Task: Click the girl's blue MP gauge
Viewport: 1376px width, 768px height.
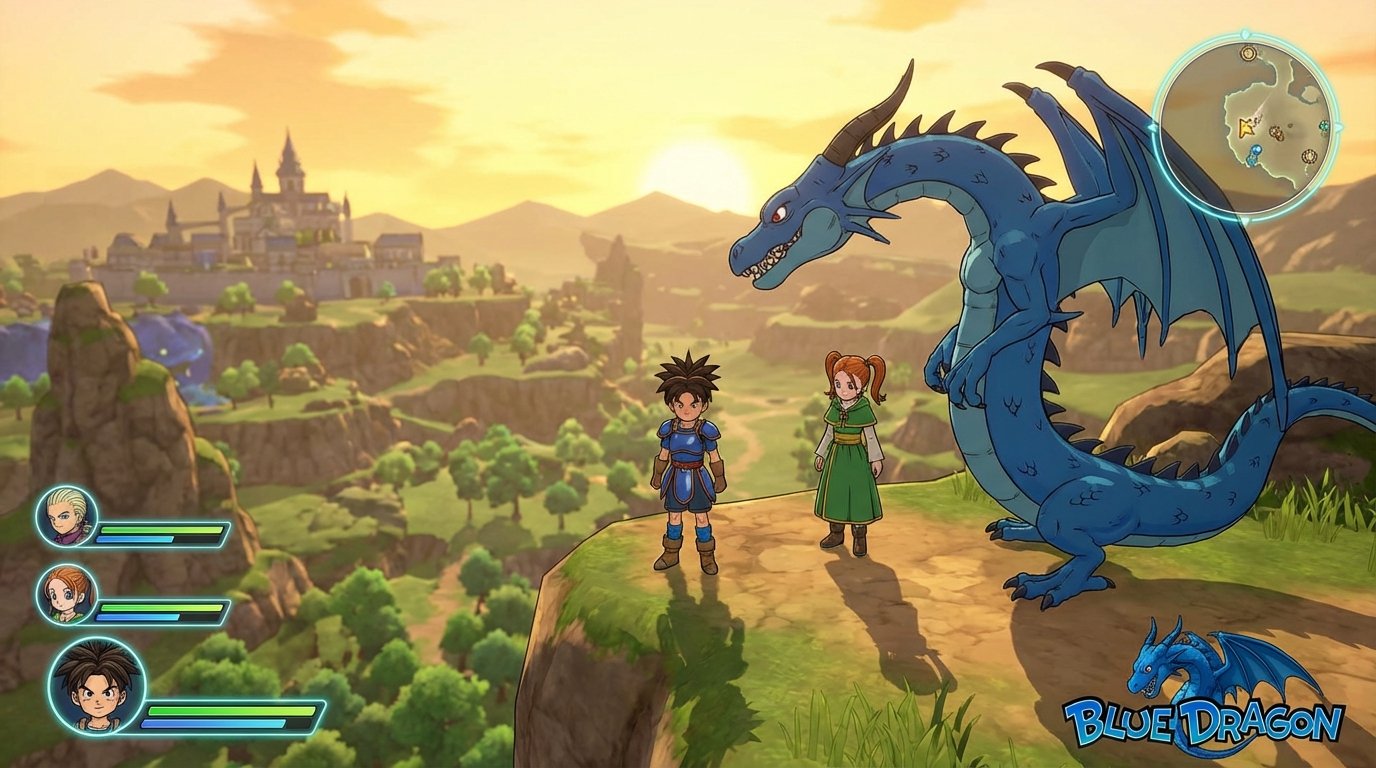Action: point(136,618)
